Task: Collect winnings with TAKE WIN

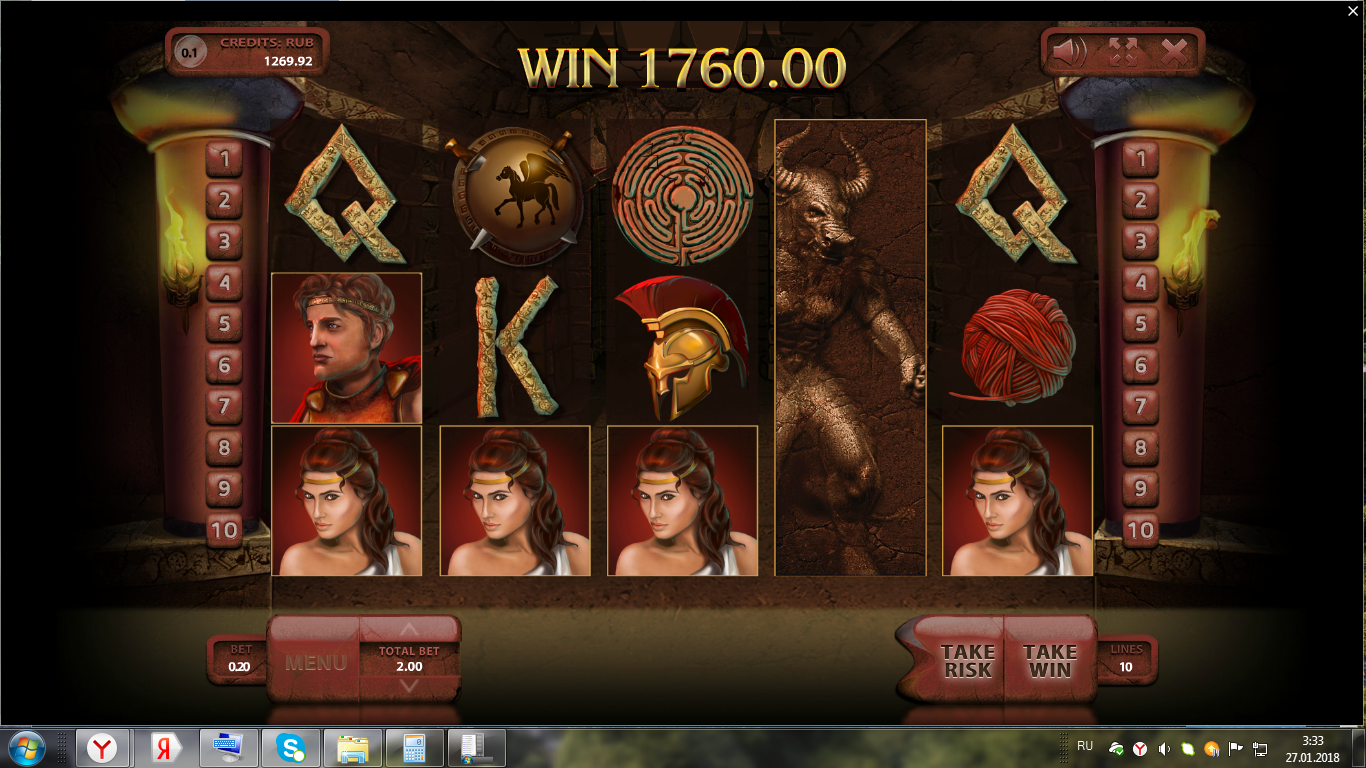Action: coord(1049,661)
